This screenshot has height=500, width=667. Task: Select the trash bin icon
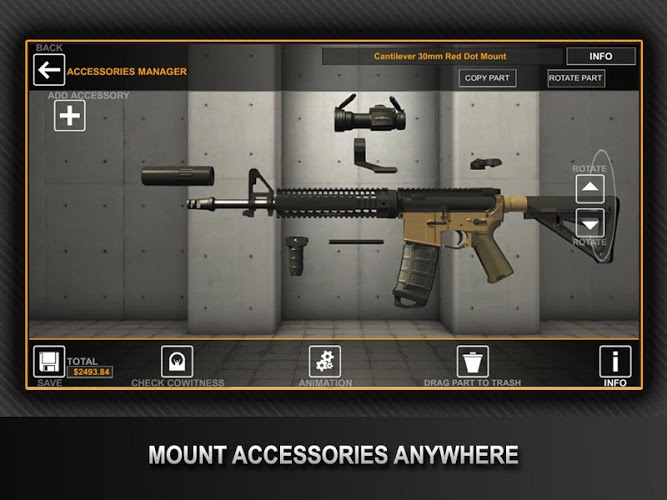(x=472, y=361)
